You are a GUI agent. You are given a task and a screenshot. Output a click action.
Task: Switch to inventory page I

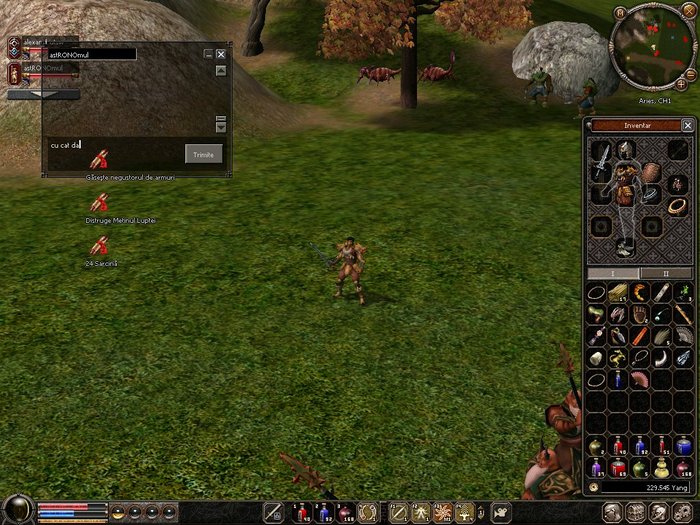coord(612,273)
